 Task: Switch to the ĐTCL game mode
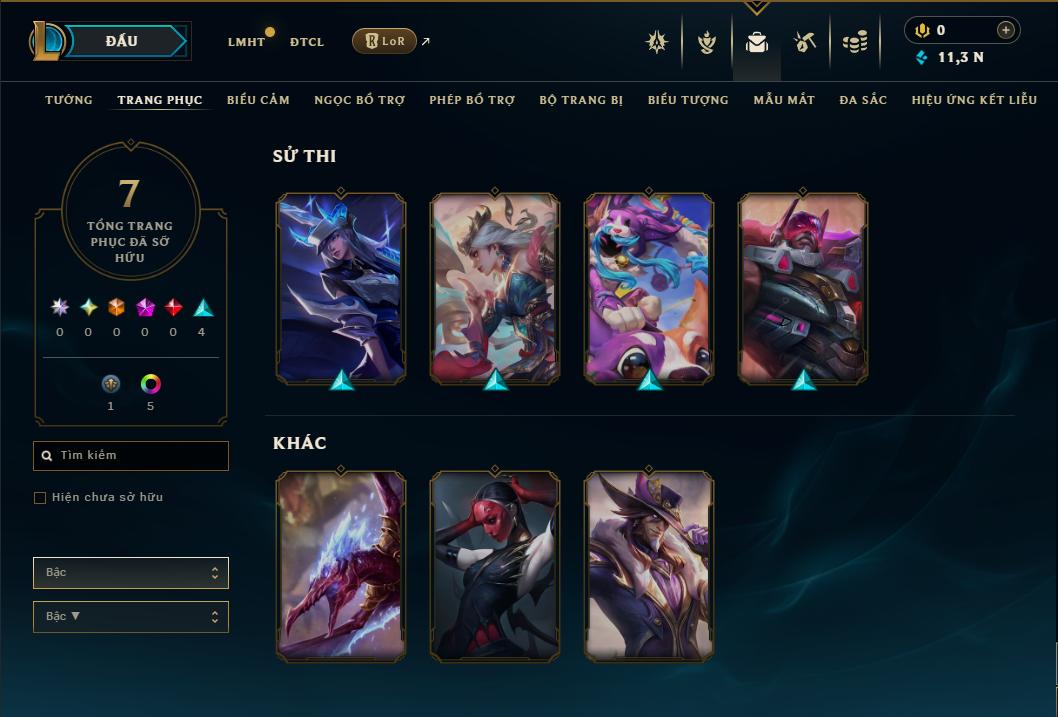(307, 42)
